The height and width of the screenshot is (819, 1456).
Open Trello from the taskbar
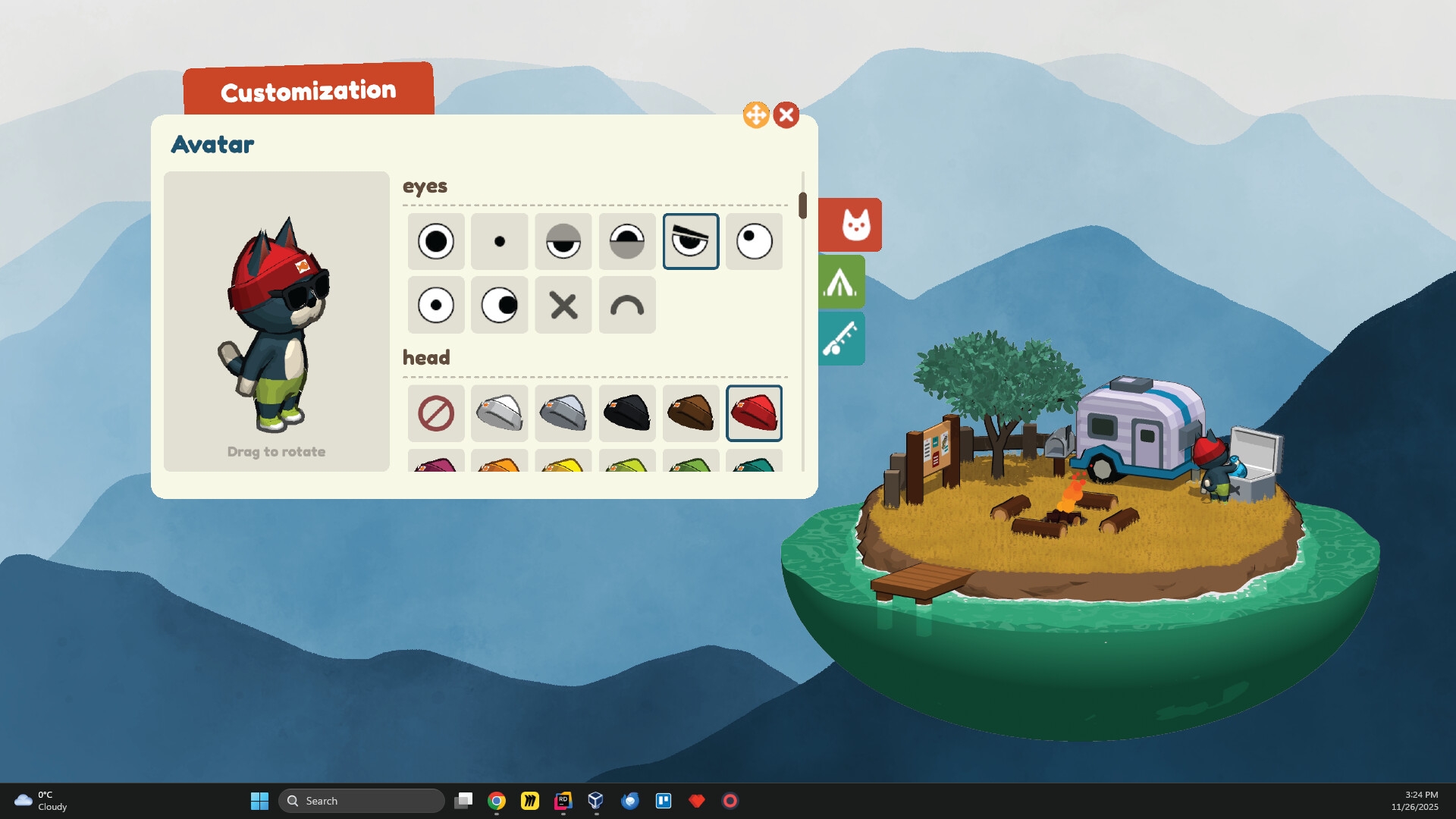(664, 800)
